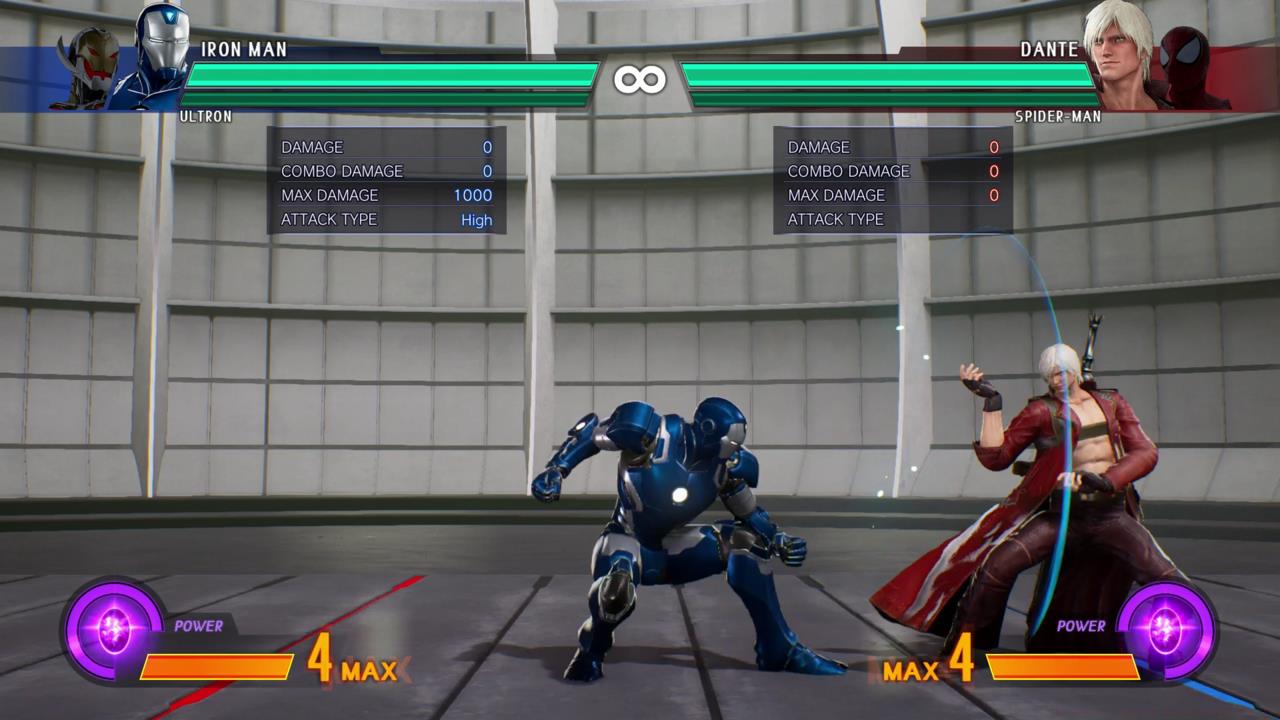Screen dimensions: 1280x720
Task: Select the IRON MAN name plate
Action: 243,48
